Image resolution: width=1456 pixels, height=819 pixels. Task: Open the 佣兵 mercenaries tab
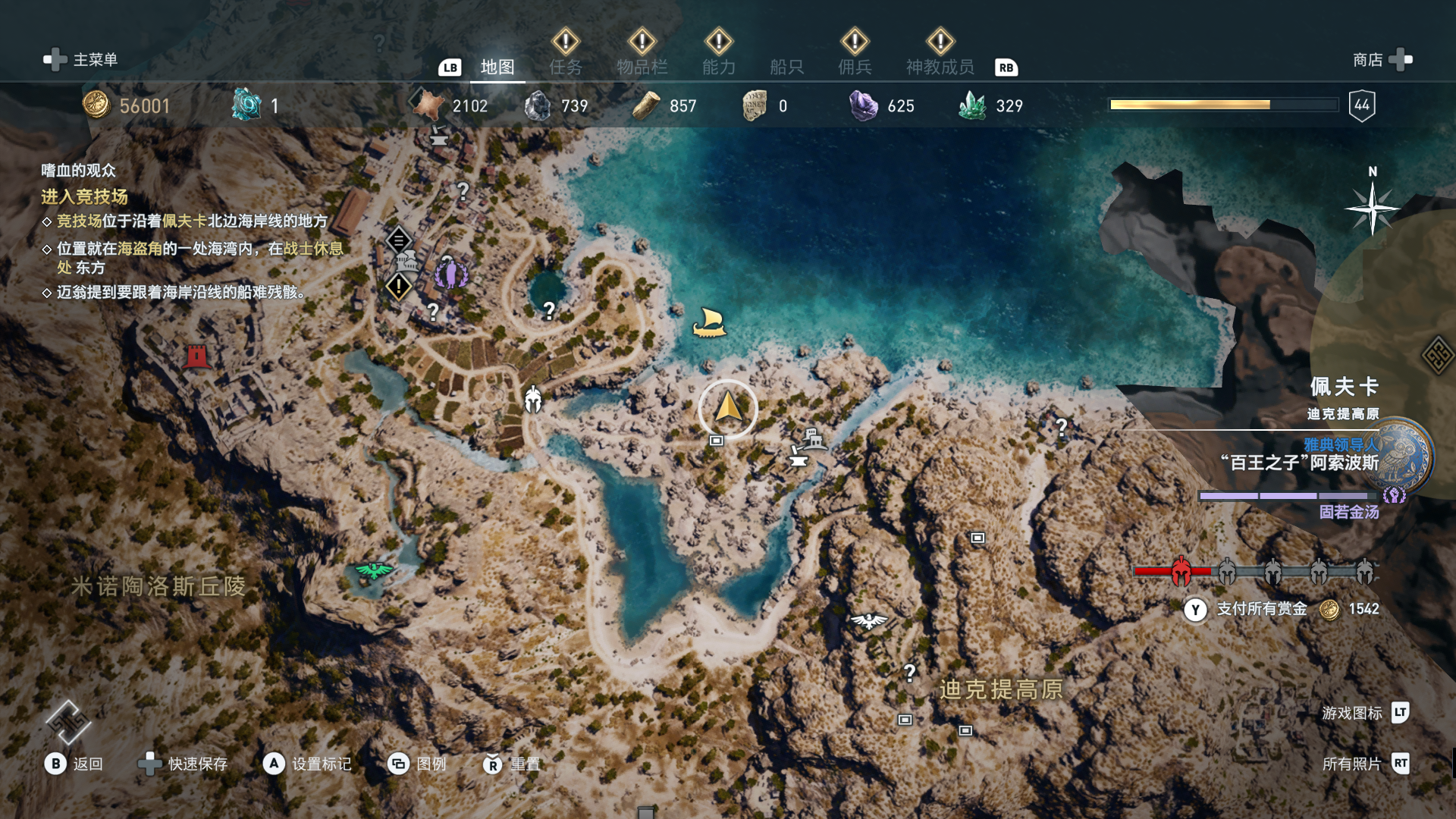coord(855,67)
